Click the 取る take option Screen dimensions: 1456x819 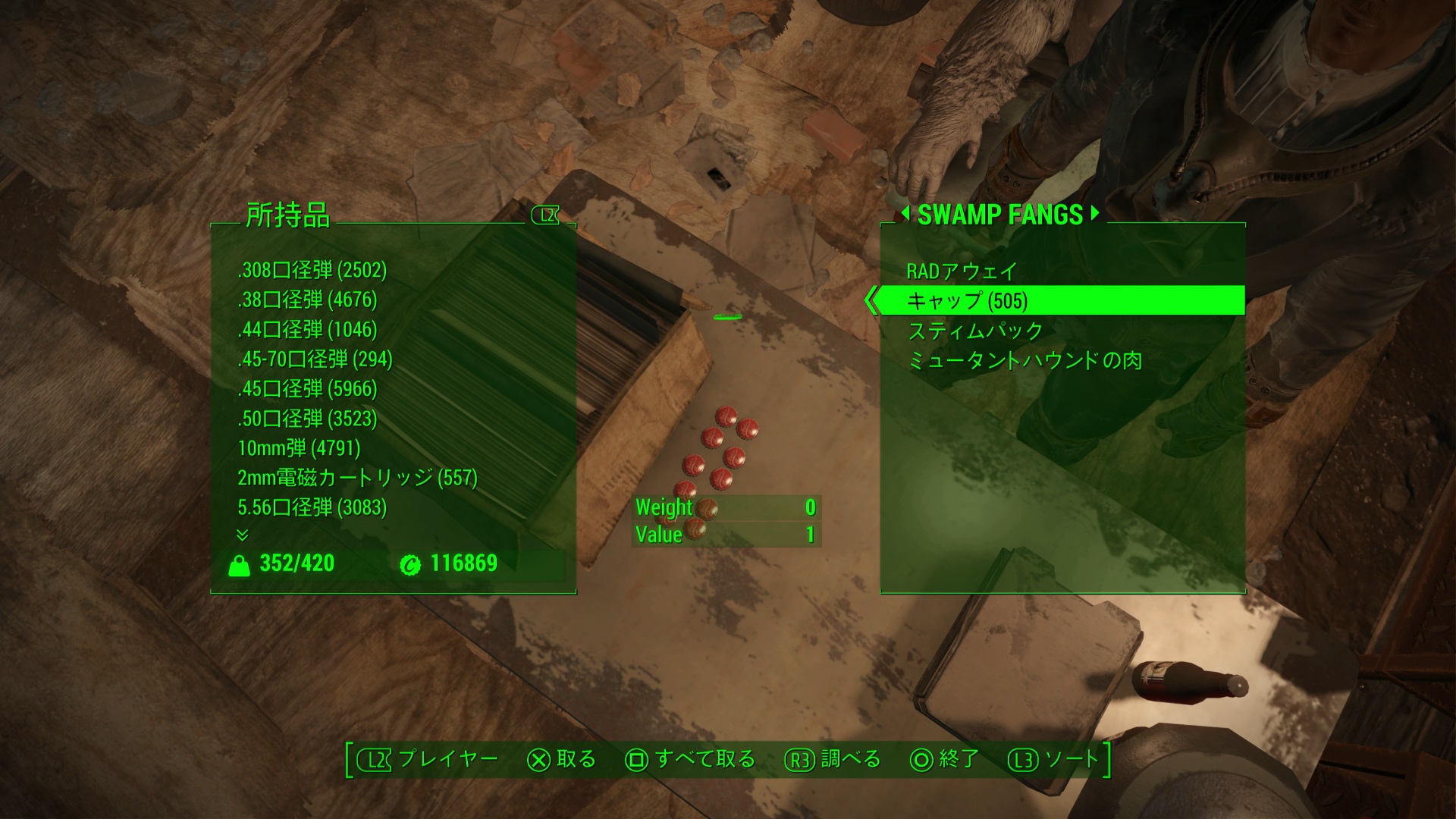pos(562,759)
